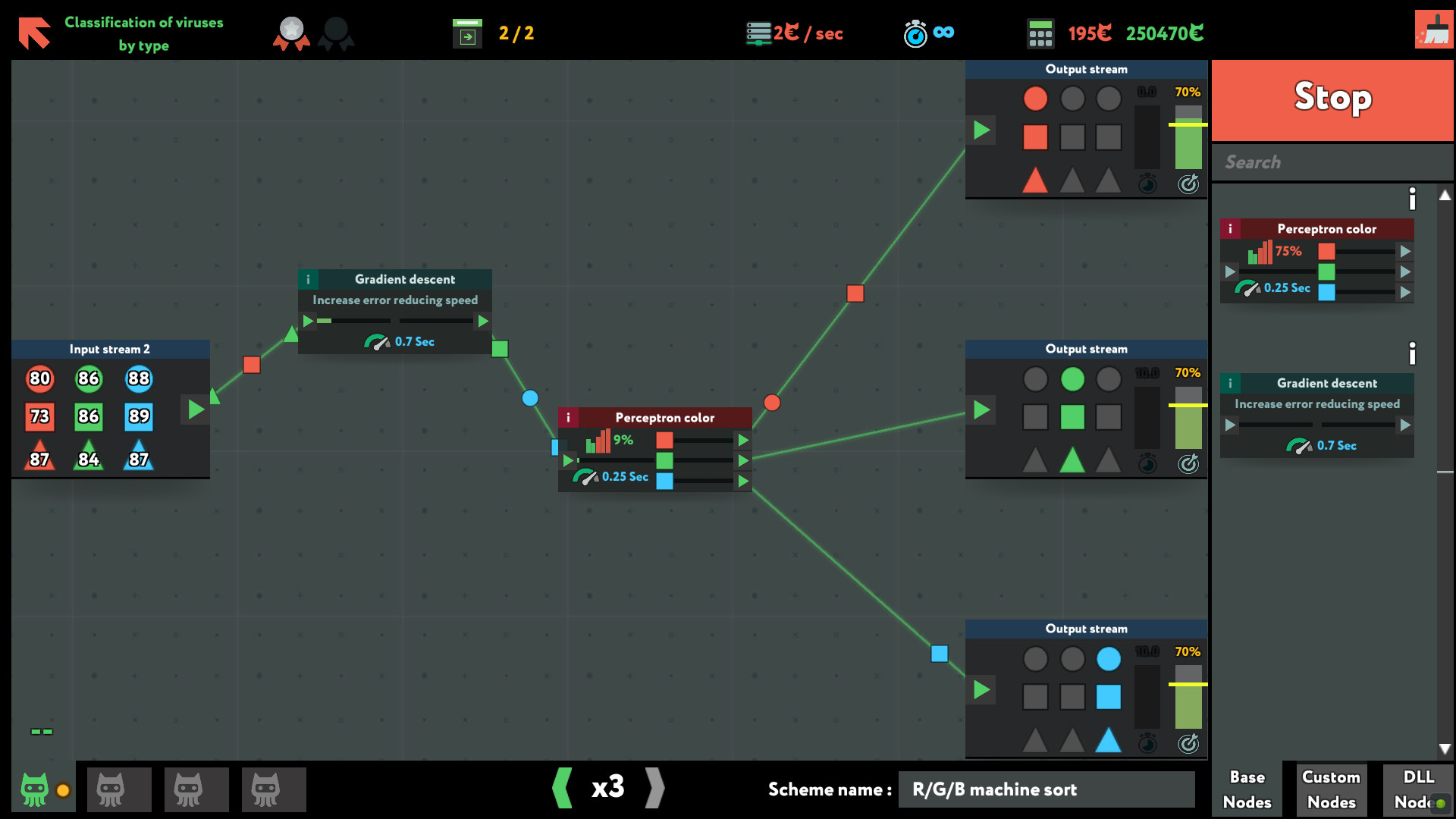1456x819 pixels.
Task: Switch to the DLL Nodes tab
Action: coord(1417,789)
